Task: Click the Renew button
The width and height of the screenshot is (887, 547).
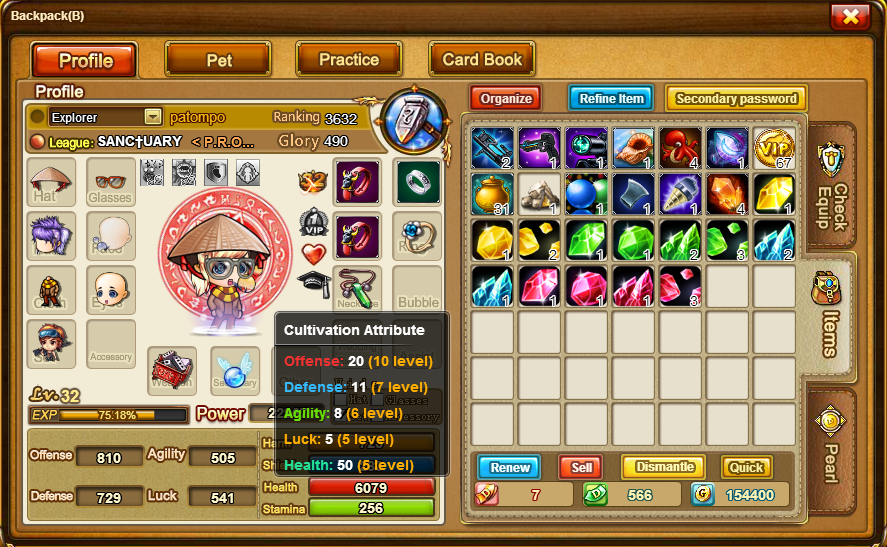Action: pyautogui.click(x=510, y=467)
